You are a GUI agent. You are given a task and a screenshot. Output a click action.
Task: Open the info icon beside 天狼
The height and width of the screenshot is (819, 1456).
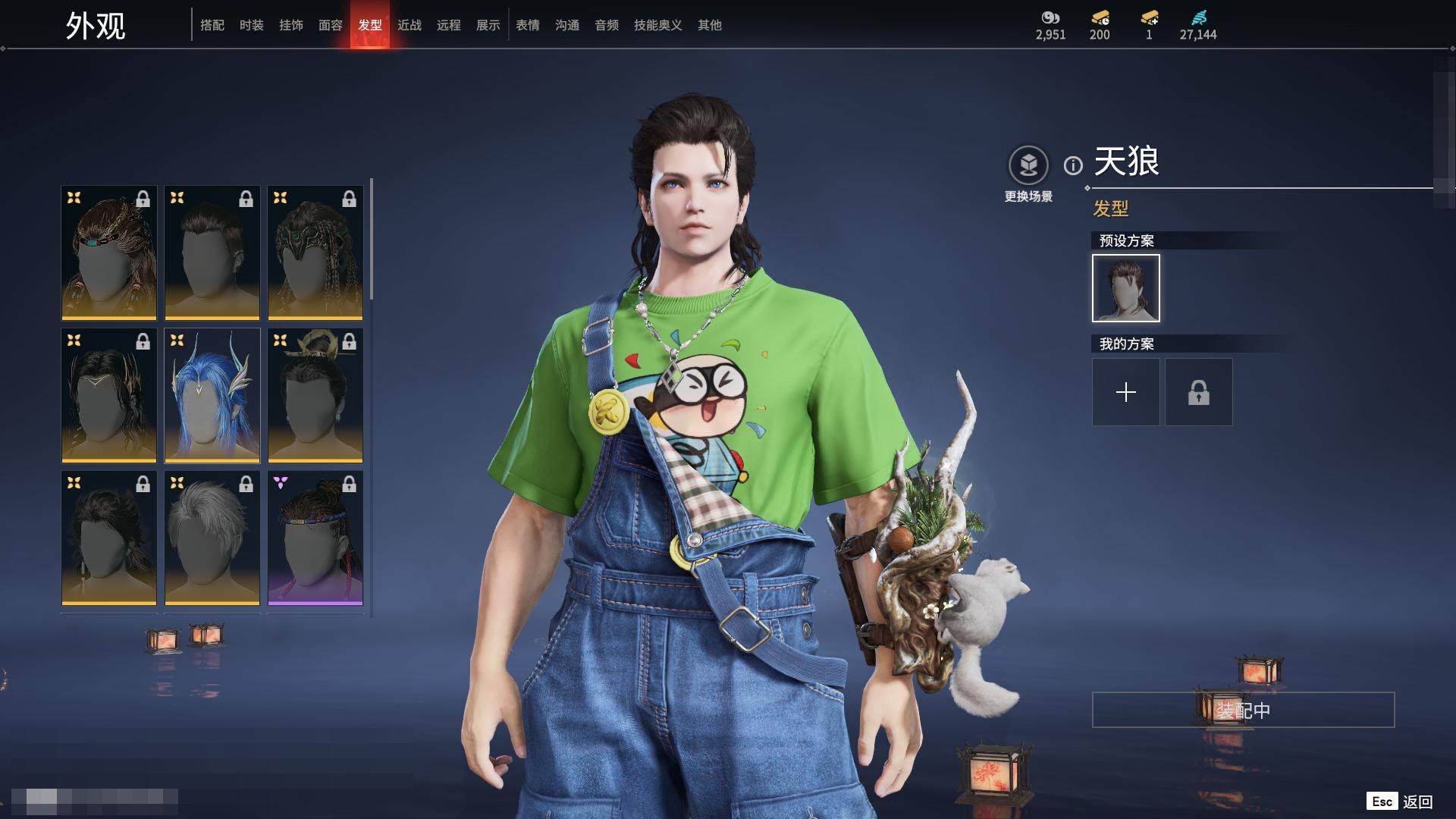(x=1073, y=165)
